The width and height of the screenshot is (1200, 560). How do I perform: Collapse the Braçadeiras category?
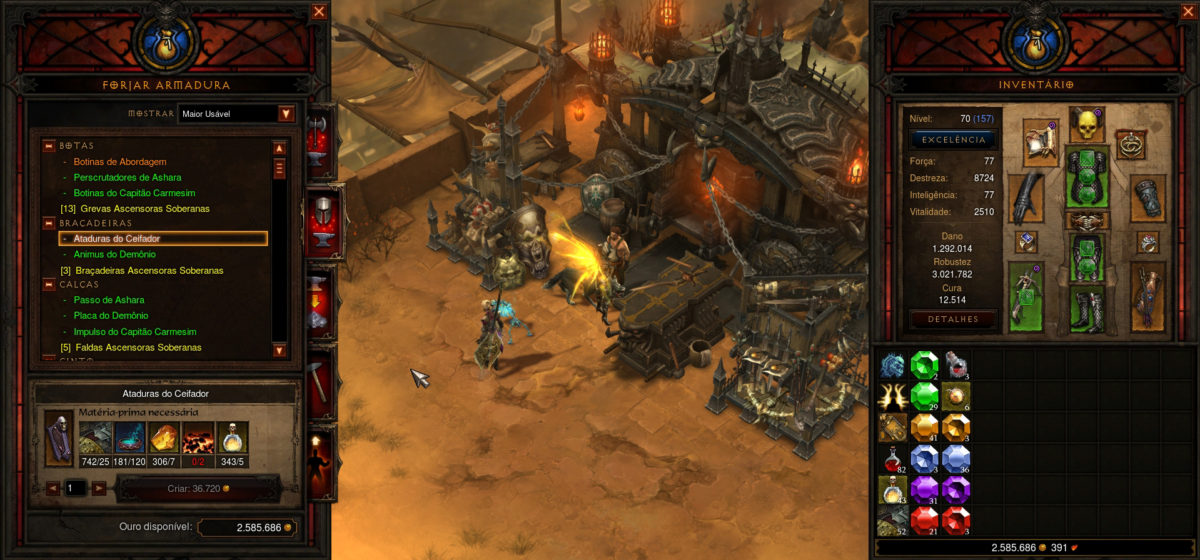[x=48, y=223]
